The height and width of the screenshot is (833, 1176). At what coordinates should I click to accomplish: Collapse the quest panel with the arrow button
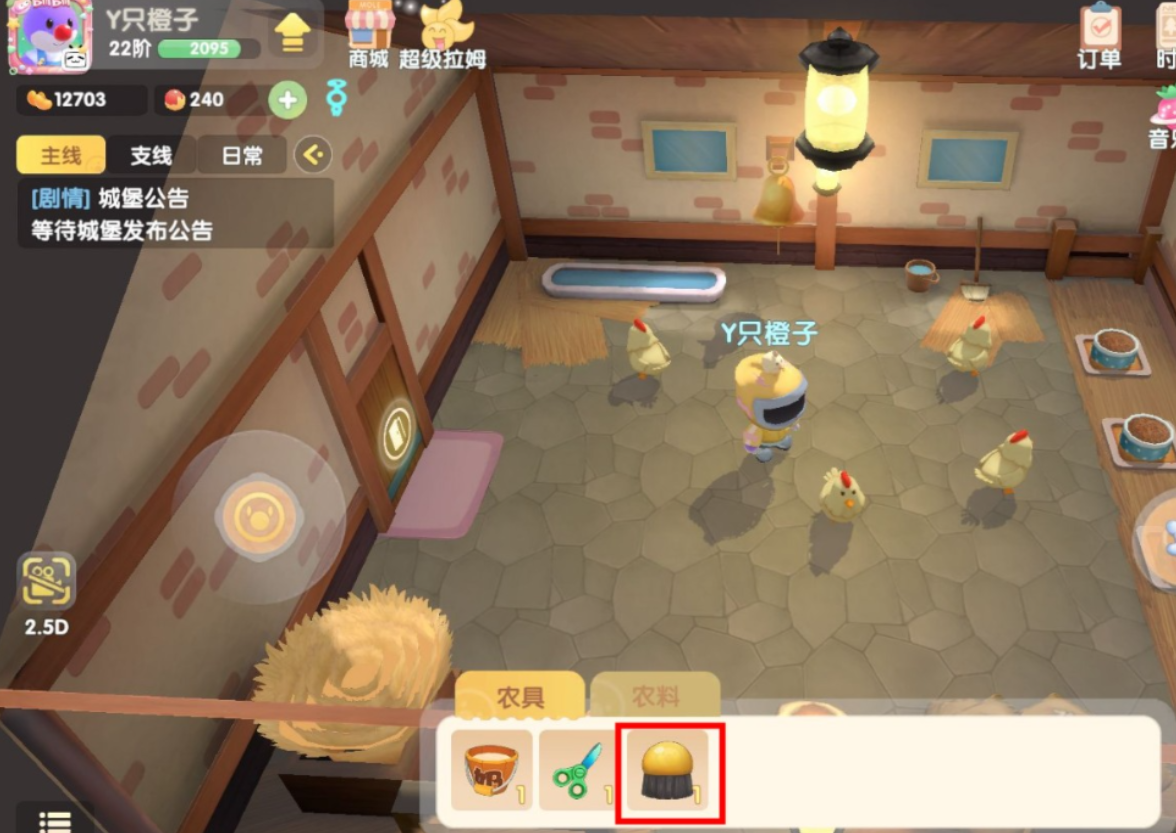pyautogui.click(x=313, y=154)
